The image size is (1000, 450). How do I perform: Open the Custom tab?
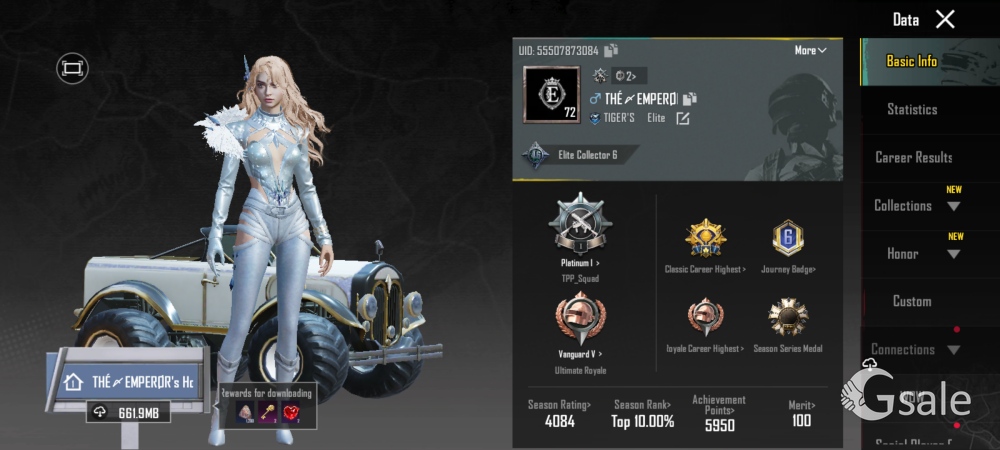pyautogui.click(x=912, y=301)
